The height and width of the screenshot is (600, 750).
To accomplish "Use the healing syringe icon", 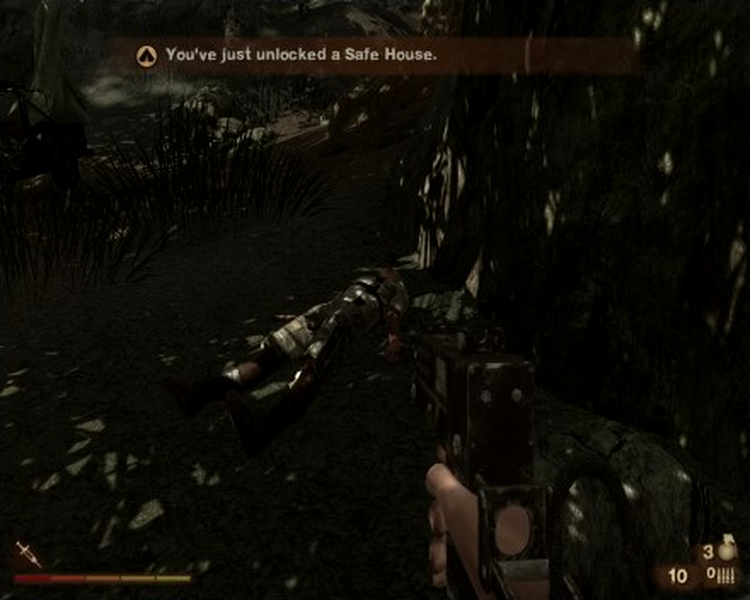I will click(x=27, y=554).
